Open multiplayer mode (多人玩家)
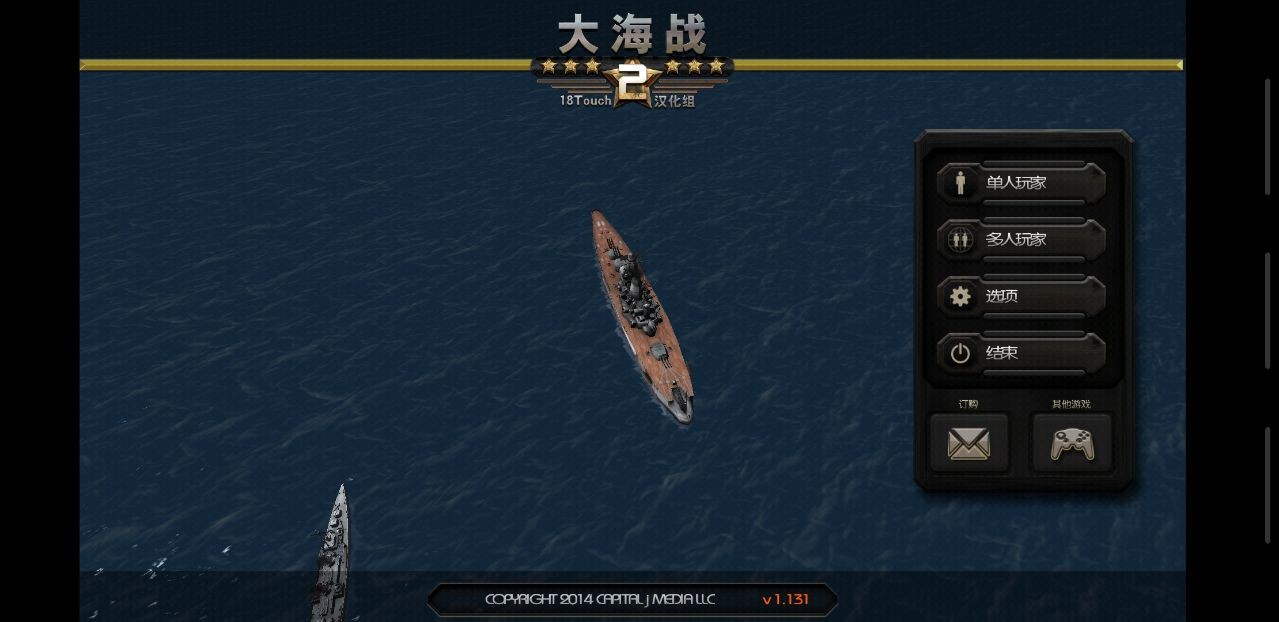The height and width of the screenshot is (622, 1279). click(x=1021, y=240)
